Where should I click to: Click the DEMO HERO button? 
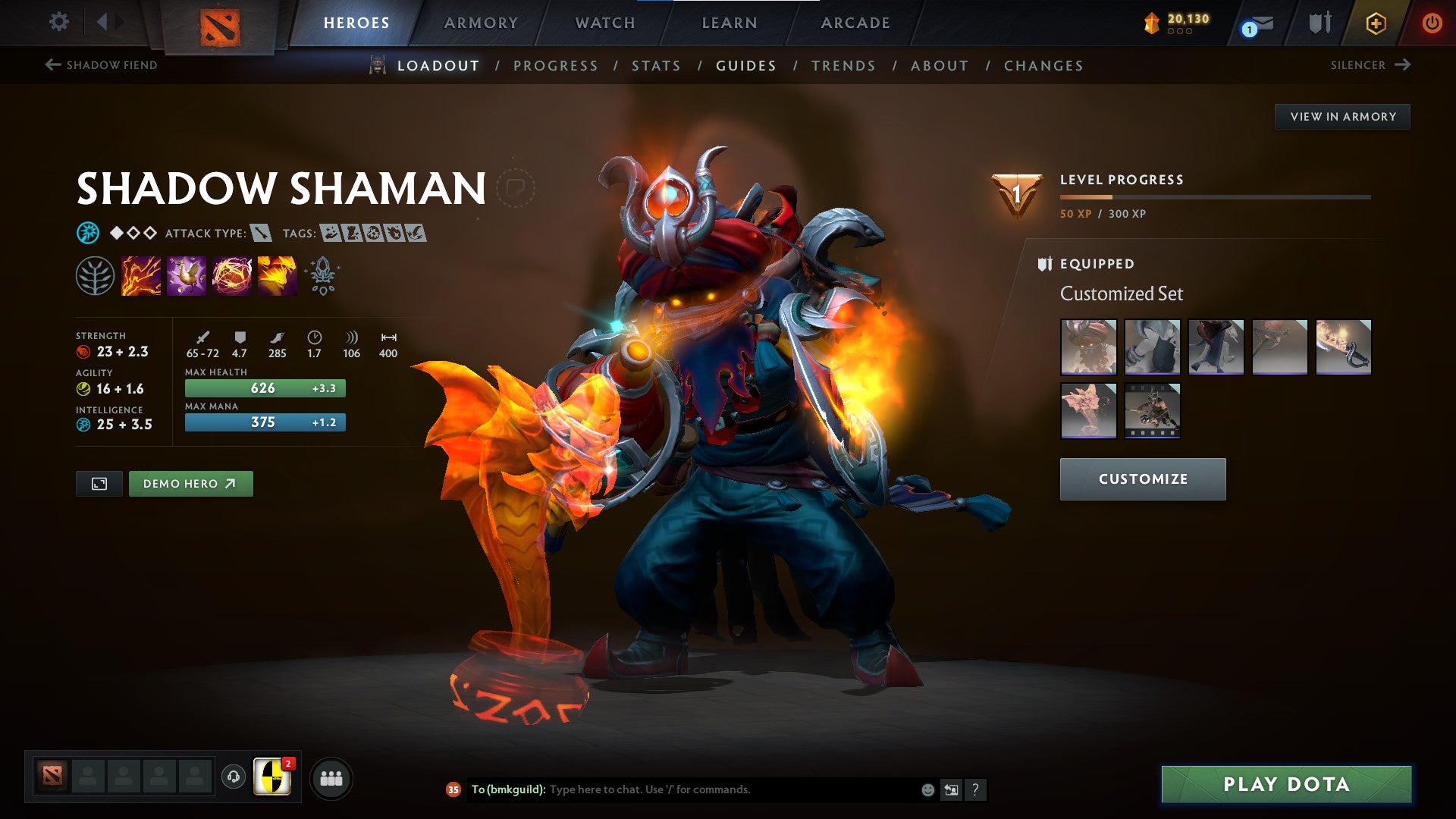[x=191, y=483]
